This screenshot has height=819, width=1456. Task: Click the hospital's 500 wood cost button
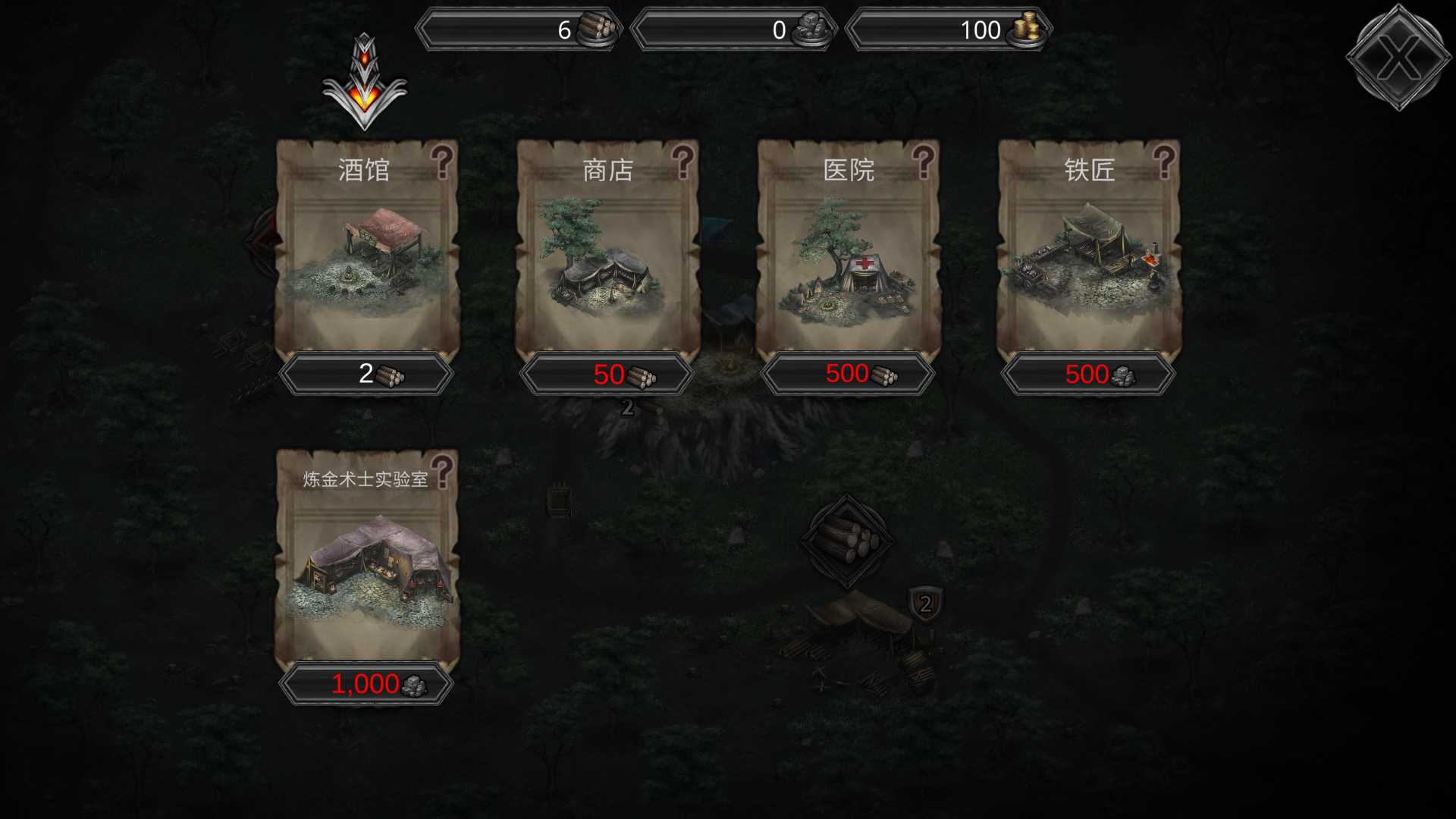(848, 374)
